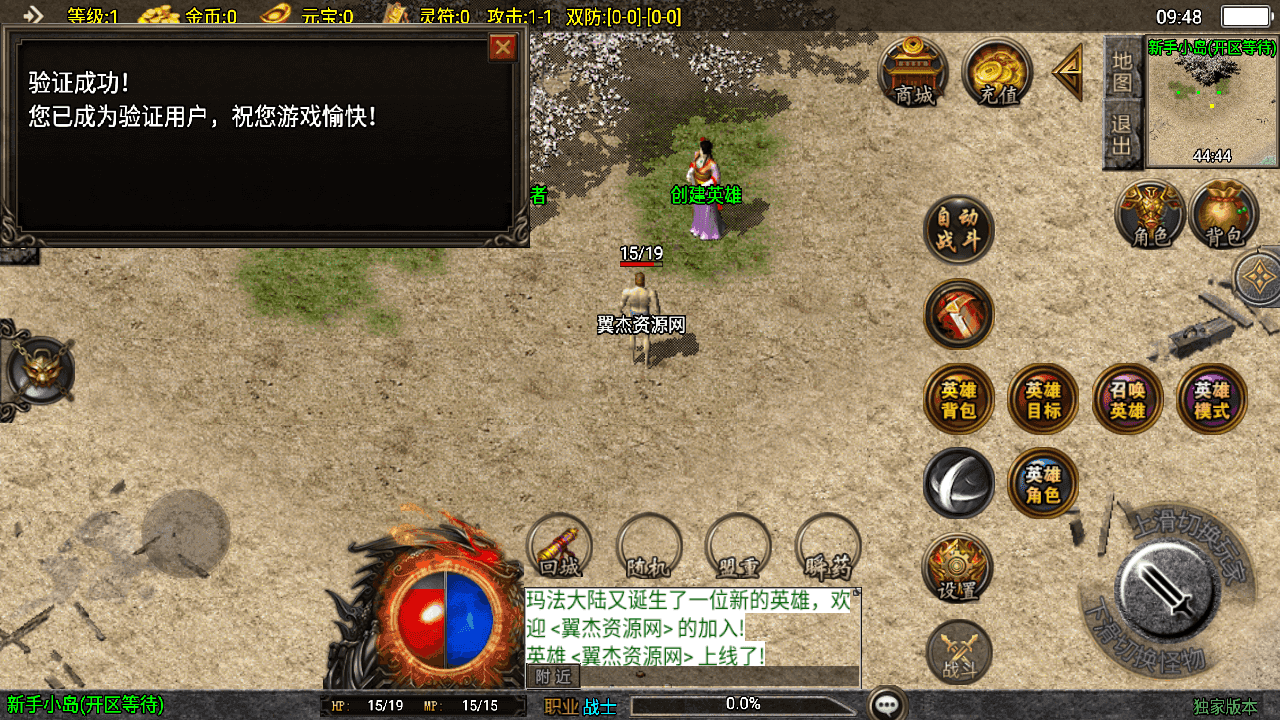Viewport: 1280px width, 720px height.
Task: Collapse the top menu with gold arrow
Action: (1068, 71)
